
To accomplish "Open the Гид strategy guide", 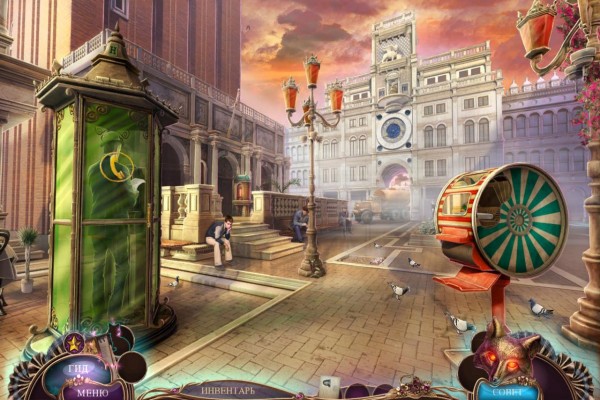I will coord(80,368).
